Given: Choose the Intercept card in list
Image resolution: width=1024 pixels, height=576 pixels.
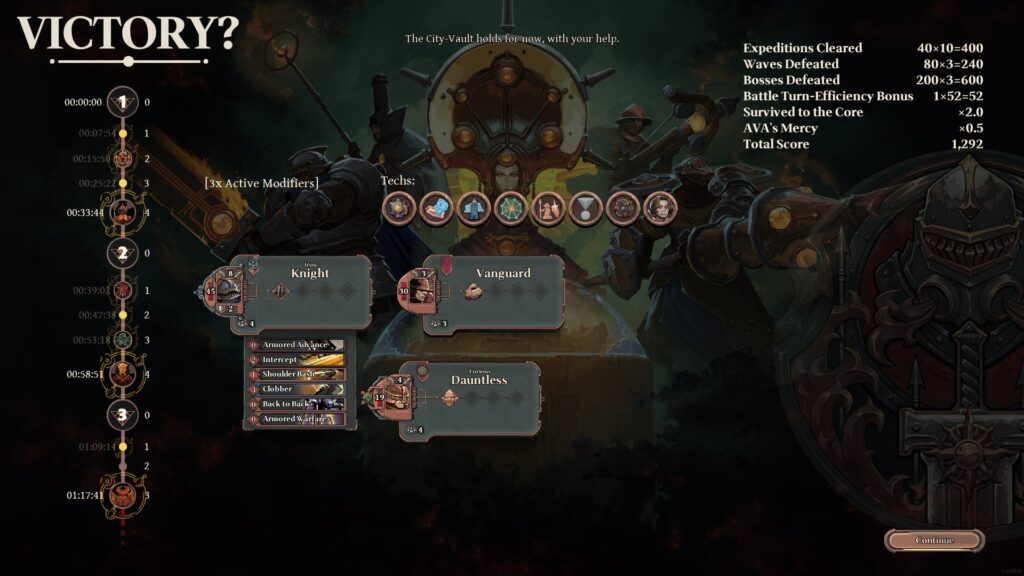Looking at the screenshot, I should click(x=296, y=360).
